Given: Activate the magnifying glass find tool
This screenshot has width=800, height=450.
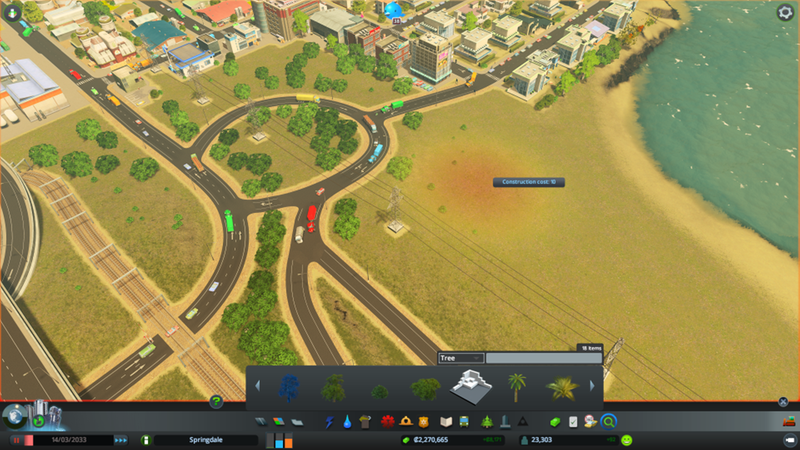Looking at the screenshot, I should 608,421.
